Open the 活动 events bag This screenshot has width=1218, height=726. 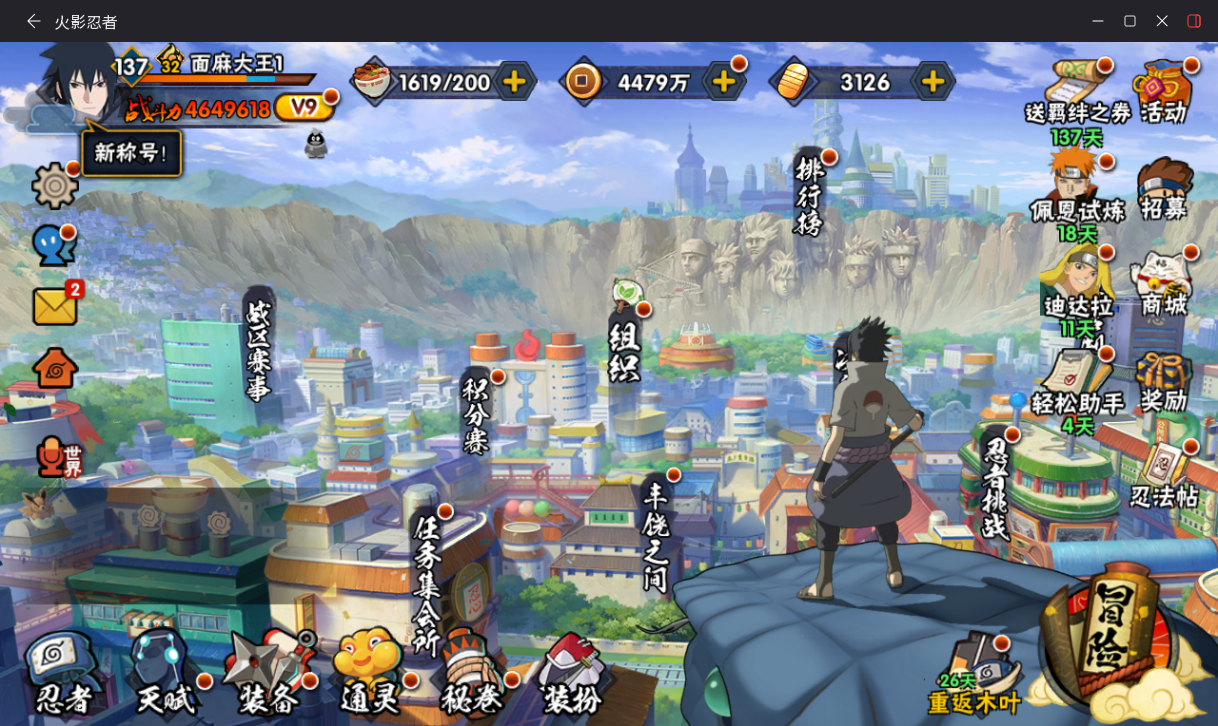(x=1164, y=91)
